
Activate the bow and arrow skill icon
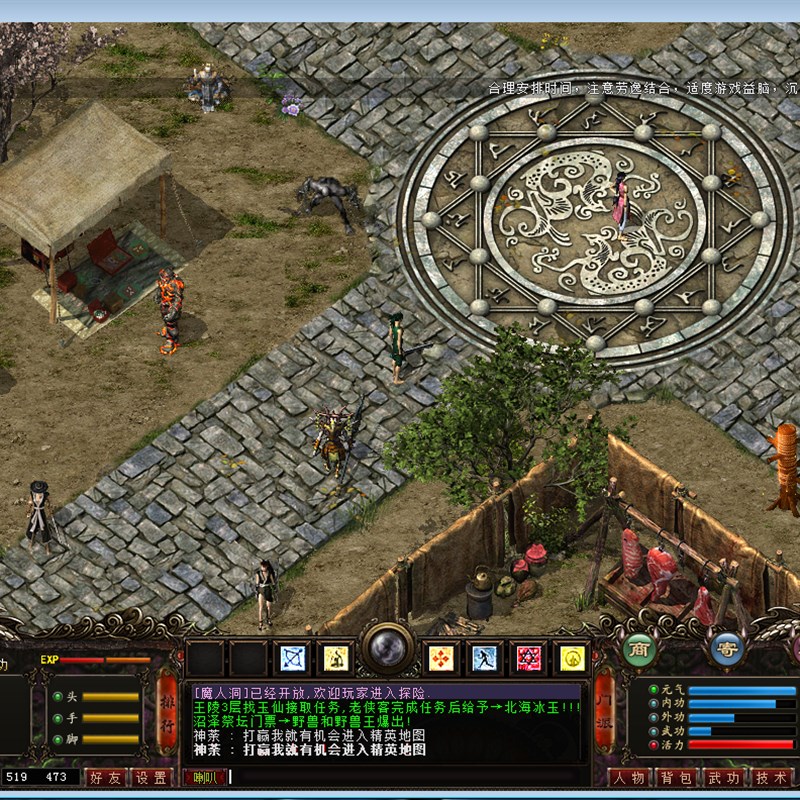(293, 657)
